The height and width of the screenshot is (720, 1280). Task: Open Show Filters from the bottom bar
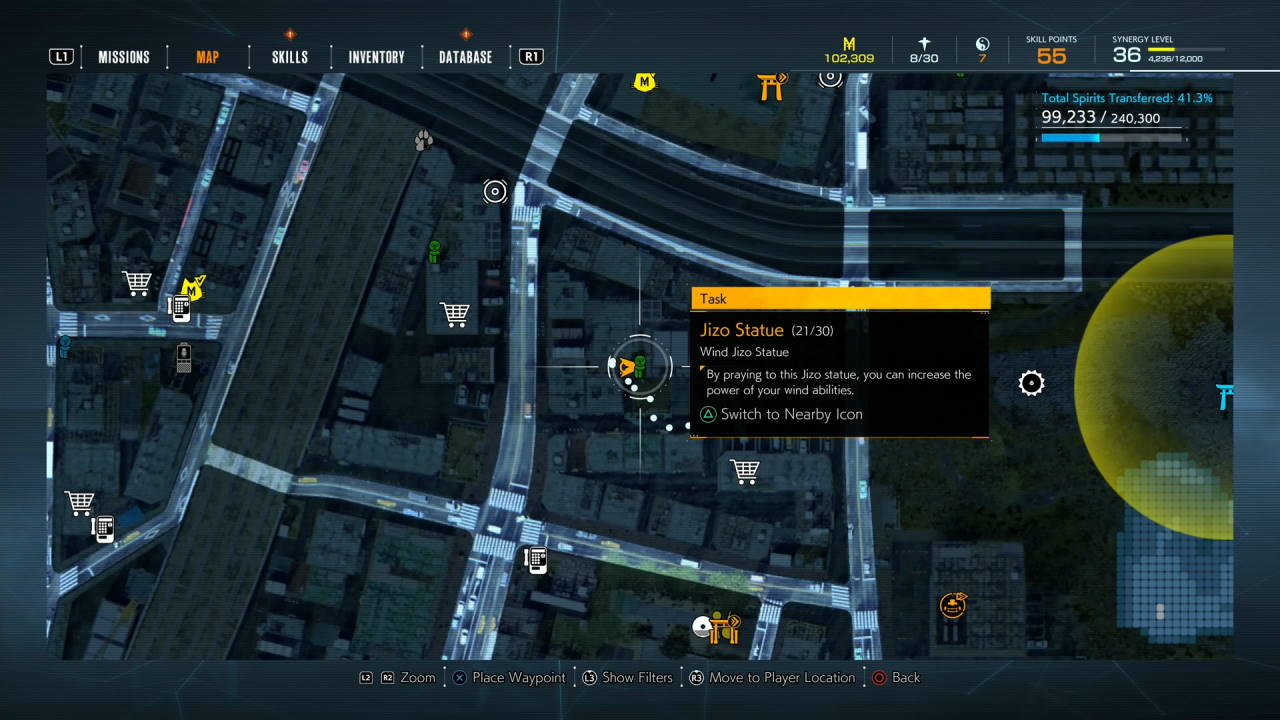pyautogui.click(x=636, y=677)
